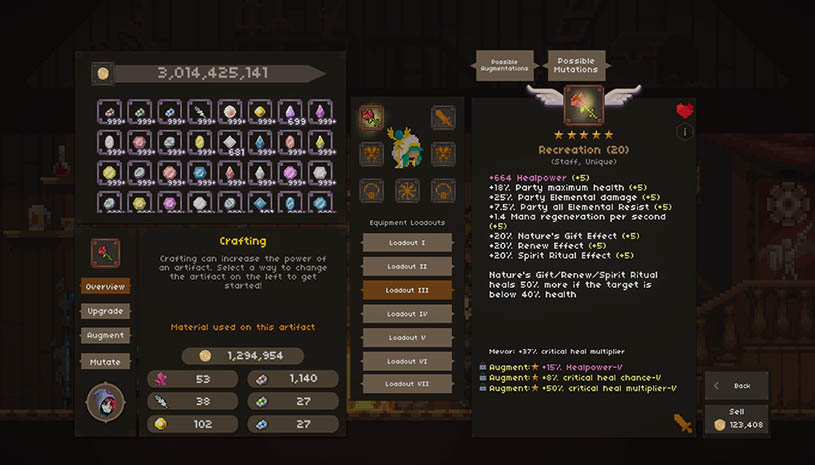Show Possible Mutations
Screen dimensions: 815x465
(x=576, y=65)
